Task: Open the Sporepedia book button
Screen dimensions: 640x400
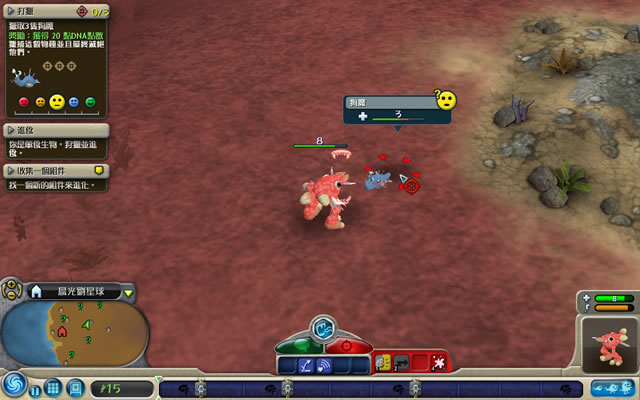Action: [x=76, y=387]
